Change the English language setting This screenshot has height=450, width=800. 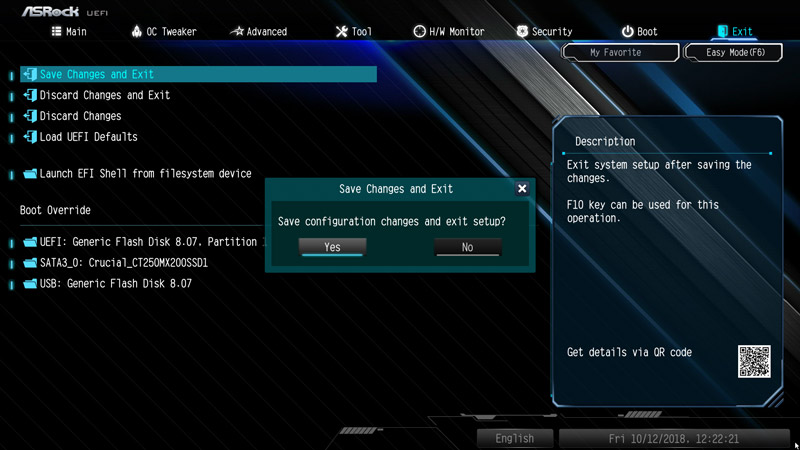pyautogui.click(x=514, y=438)
